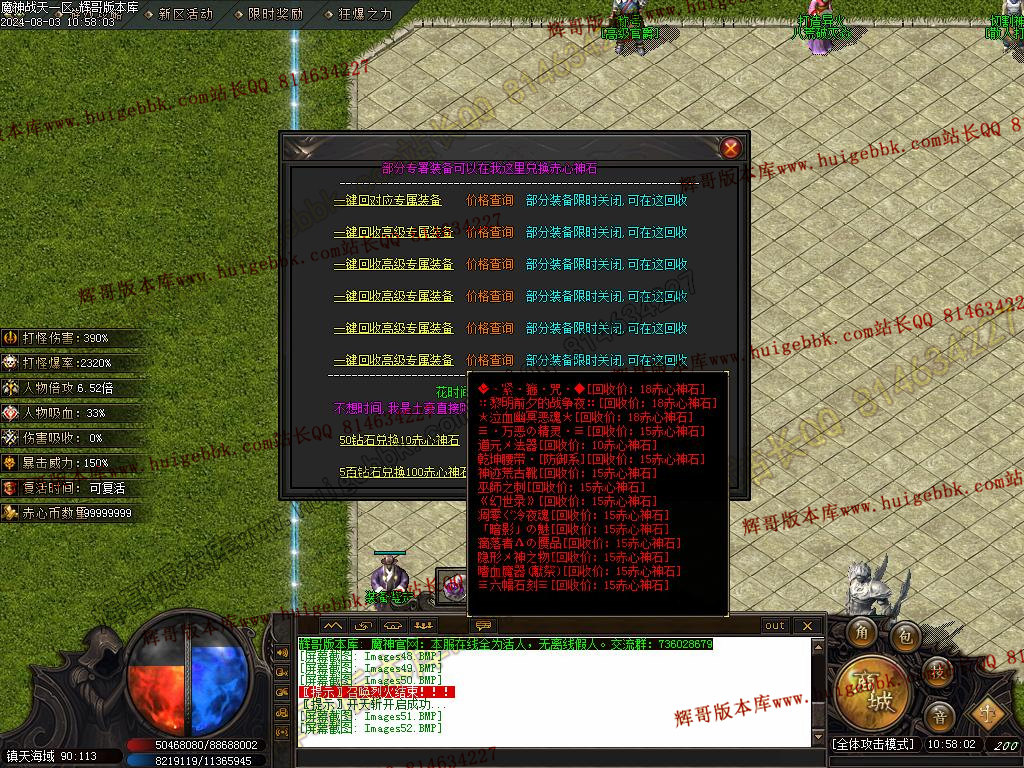Click the first 价格查询 price lookup link
This screenshot has width=1024, height=768.
click(x=490, y=200)
